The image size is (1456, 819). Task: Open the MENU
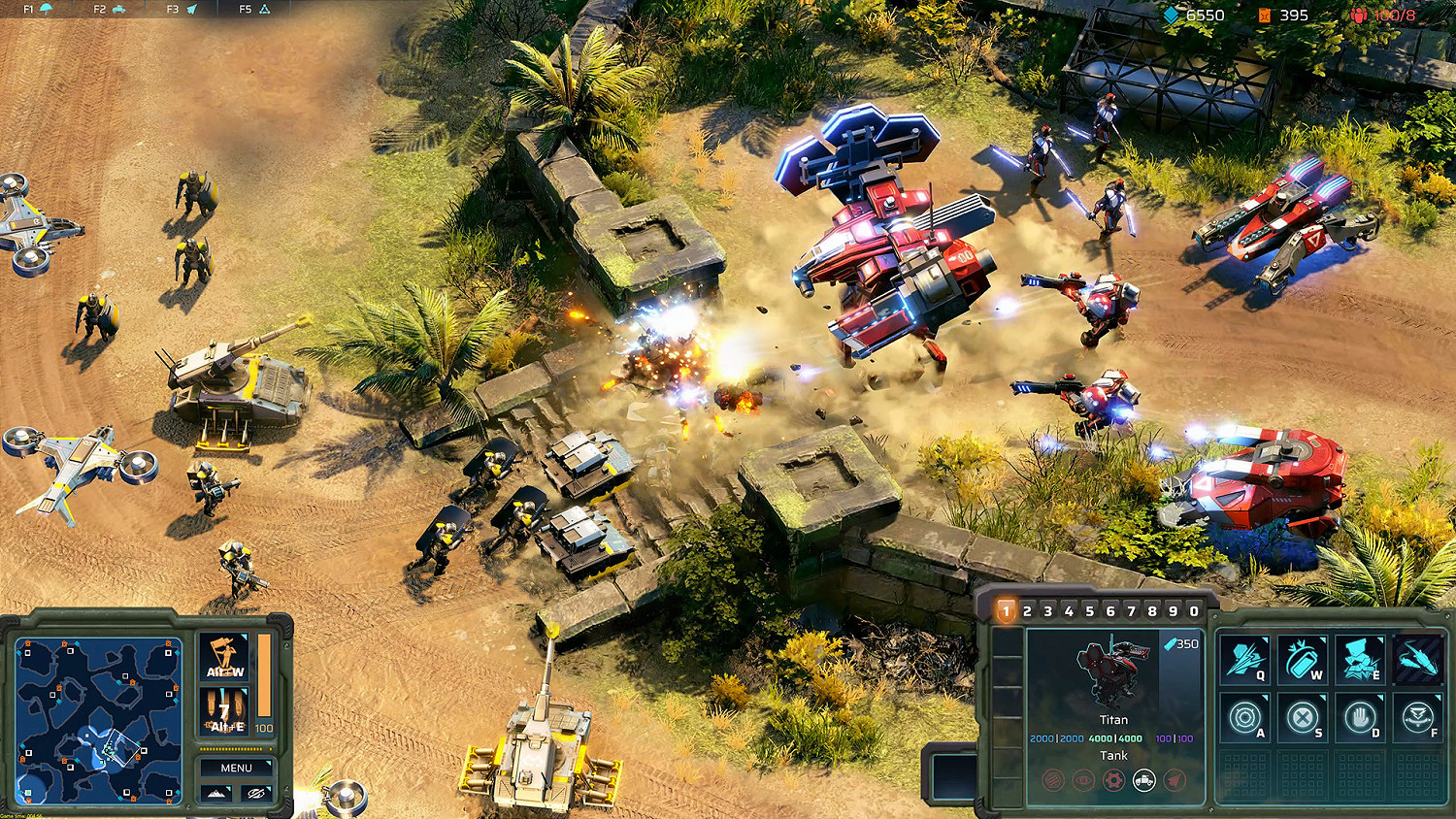point(236,769)
